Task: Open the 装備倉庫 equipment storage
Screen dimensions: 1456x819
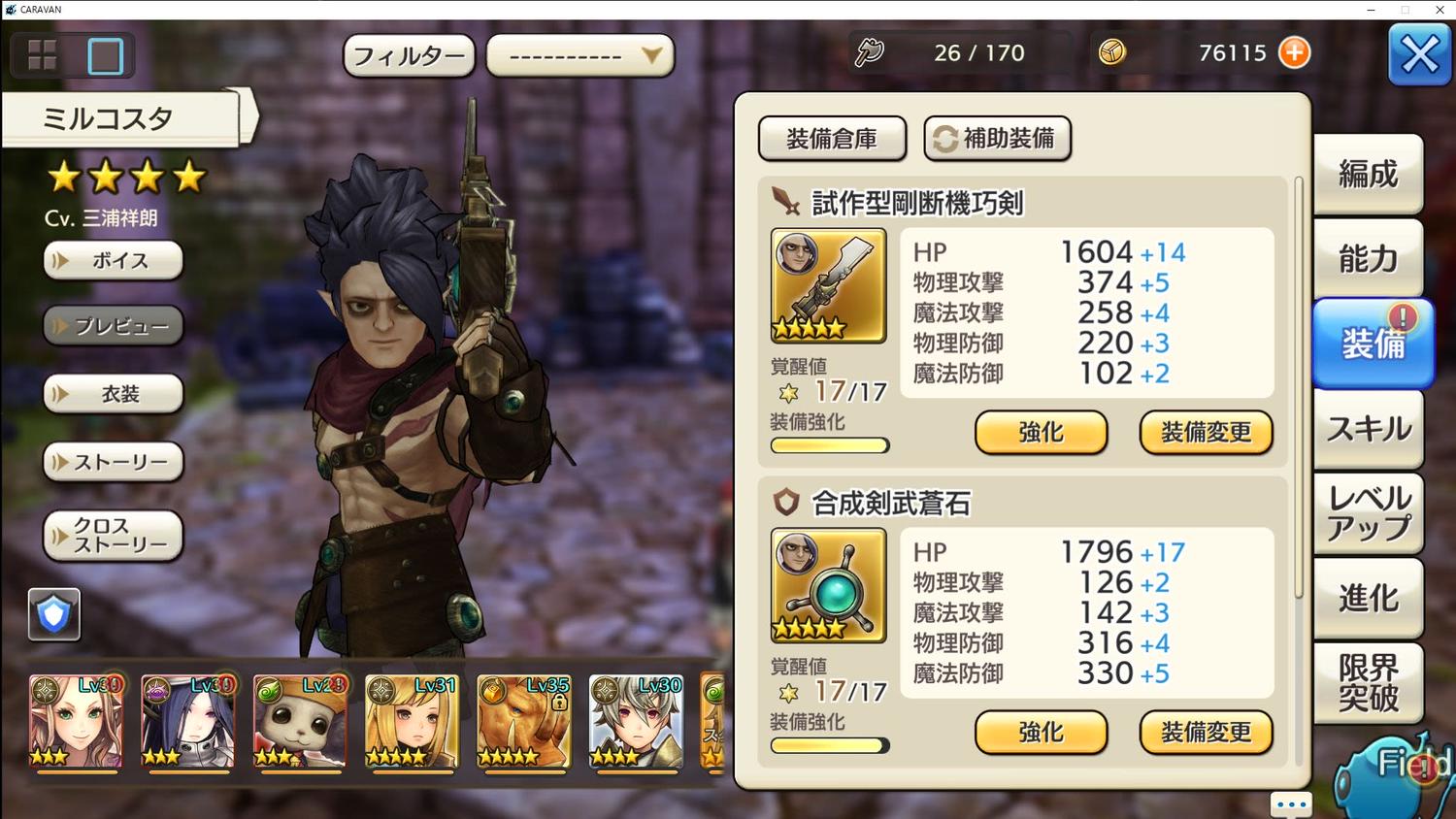Action: point(832,139)
